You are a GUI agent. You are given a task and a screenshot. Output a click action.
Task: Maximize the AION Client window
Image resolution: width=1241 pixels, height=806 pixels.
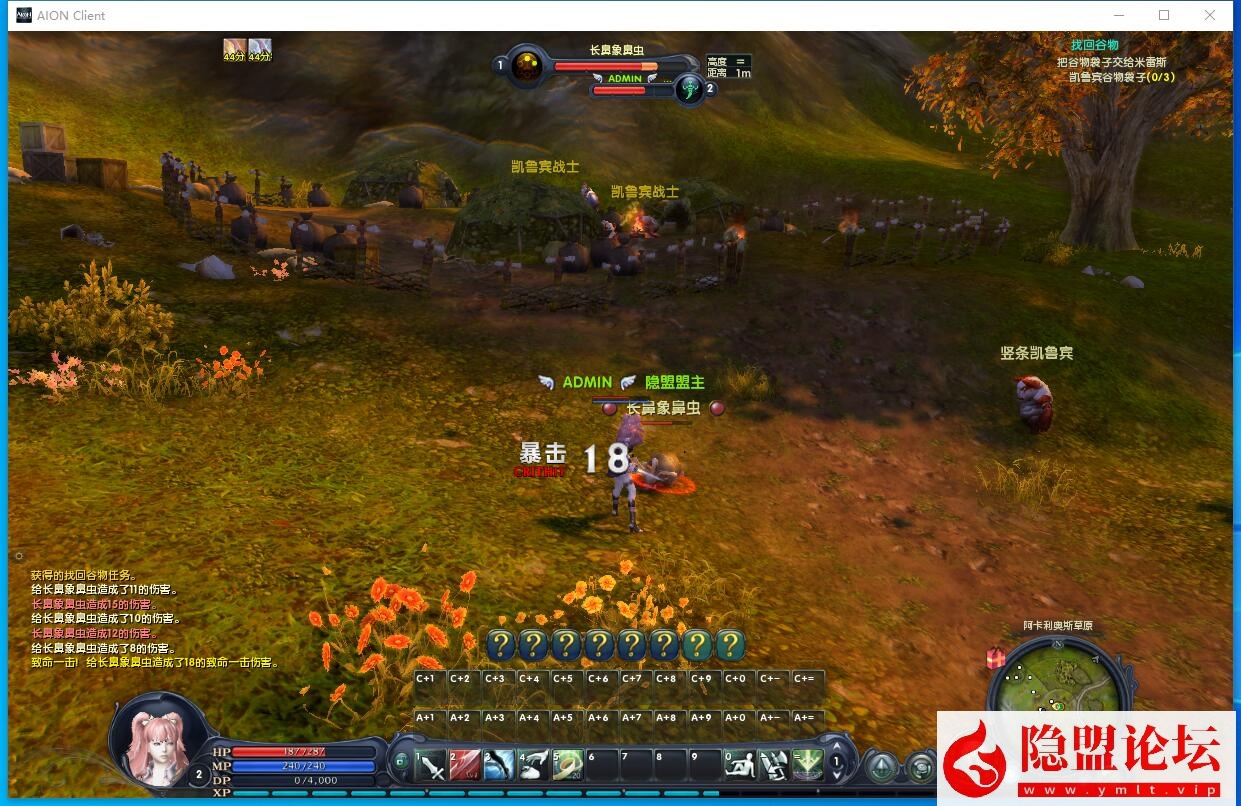1164,15
